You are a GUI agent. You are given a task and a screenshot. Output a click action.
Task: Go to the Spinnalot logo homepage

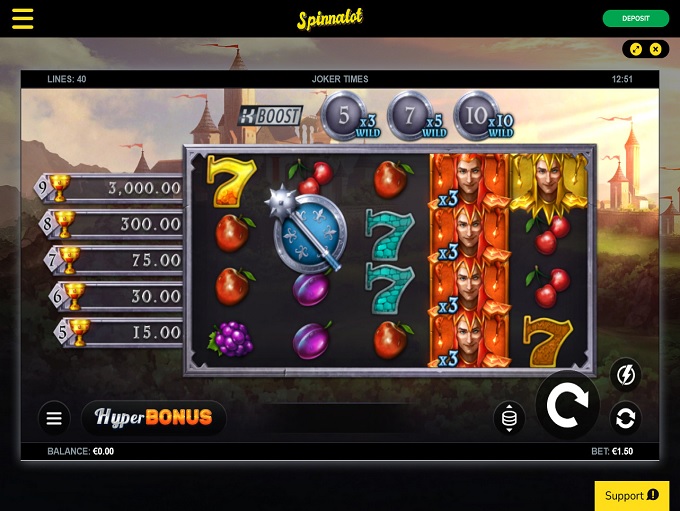tap(331, 19)
